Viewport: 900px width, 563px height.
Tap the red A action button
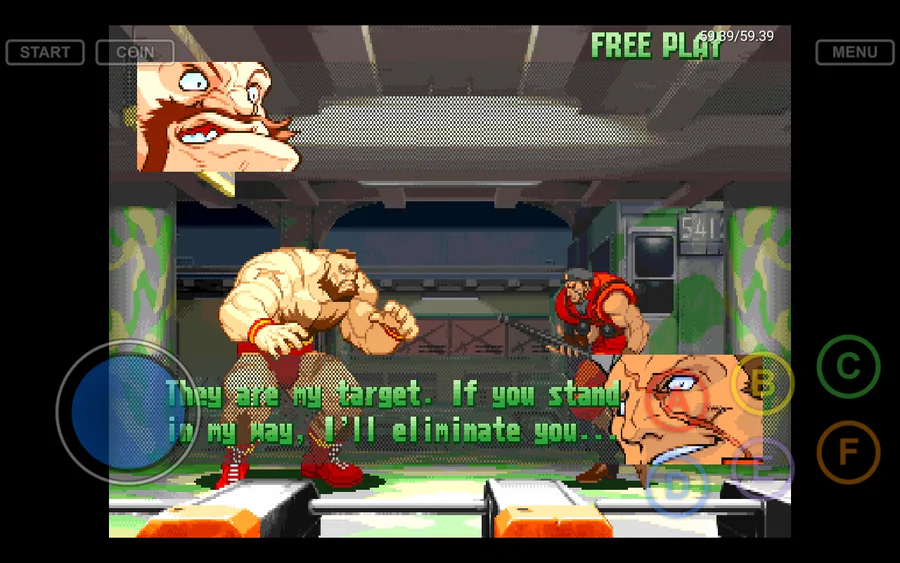pos(677,401)
